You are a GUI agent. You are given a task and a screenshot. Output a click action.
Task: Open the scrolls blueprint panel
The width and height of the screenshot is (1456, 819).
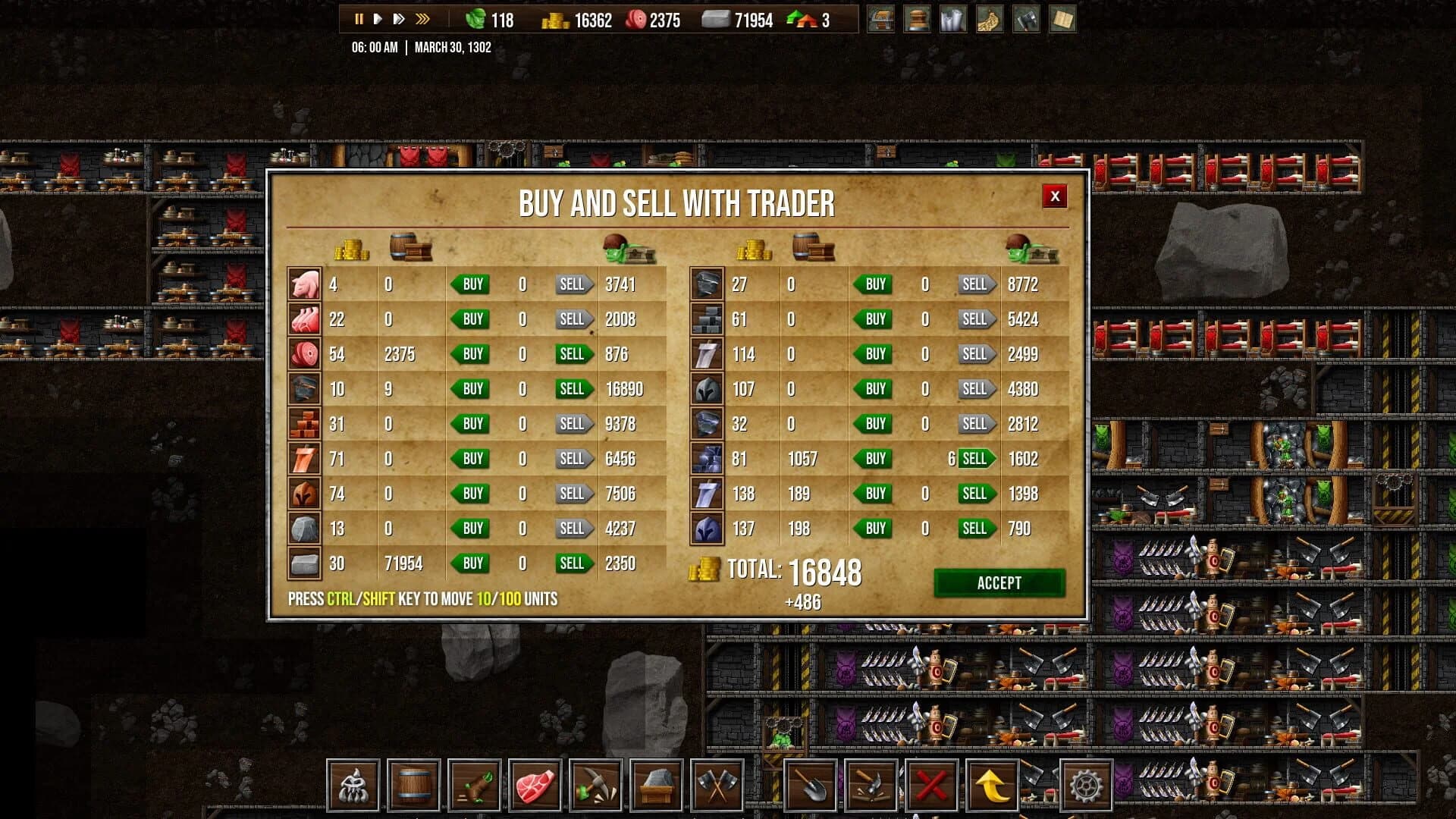click(x=954, y=20)
